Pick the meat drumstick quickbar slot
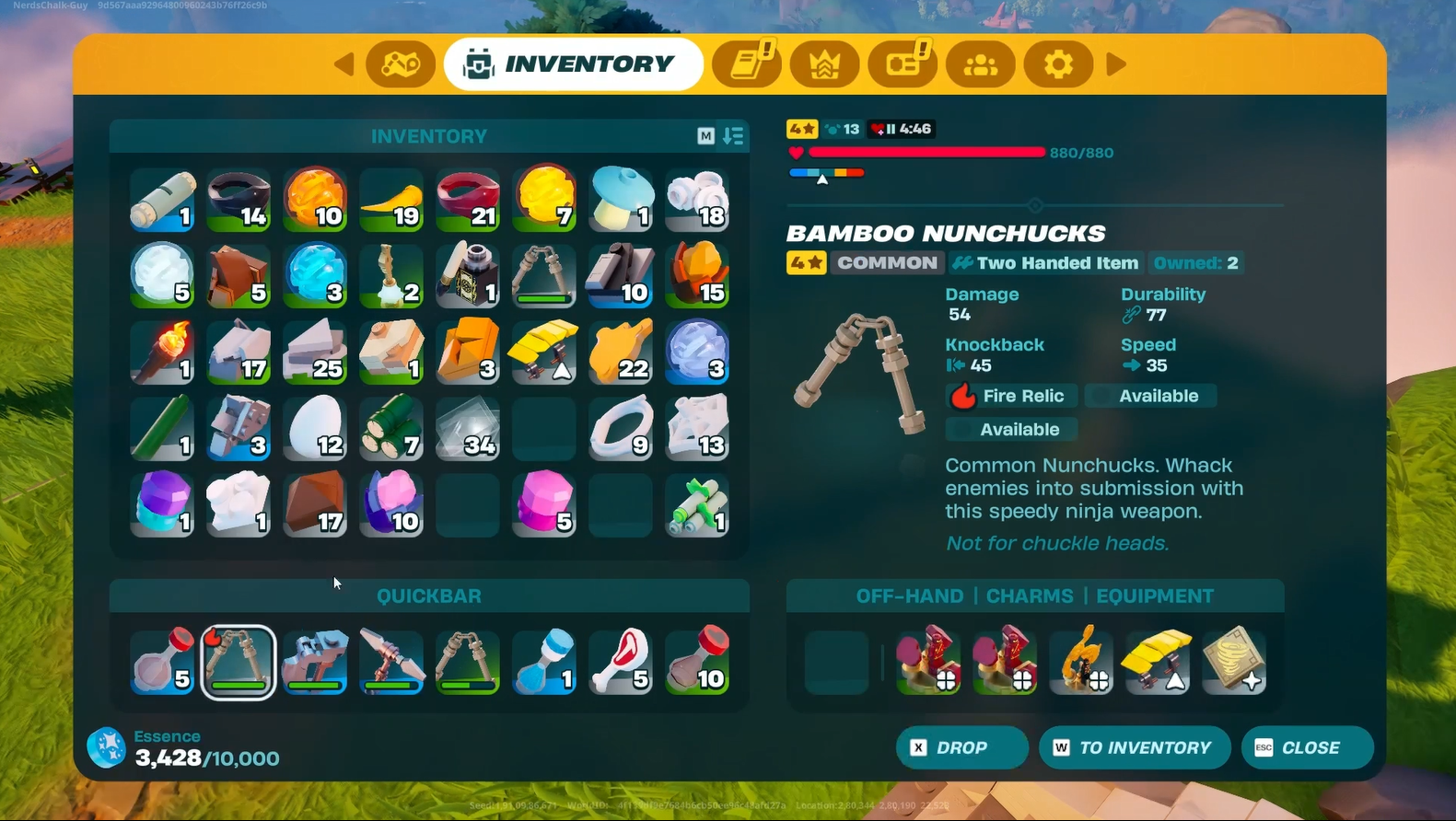The image size is (1456, 821). click(x=622, y=662)
